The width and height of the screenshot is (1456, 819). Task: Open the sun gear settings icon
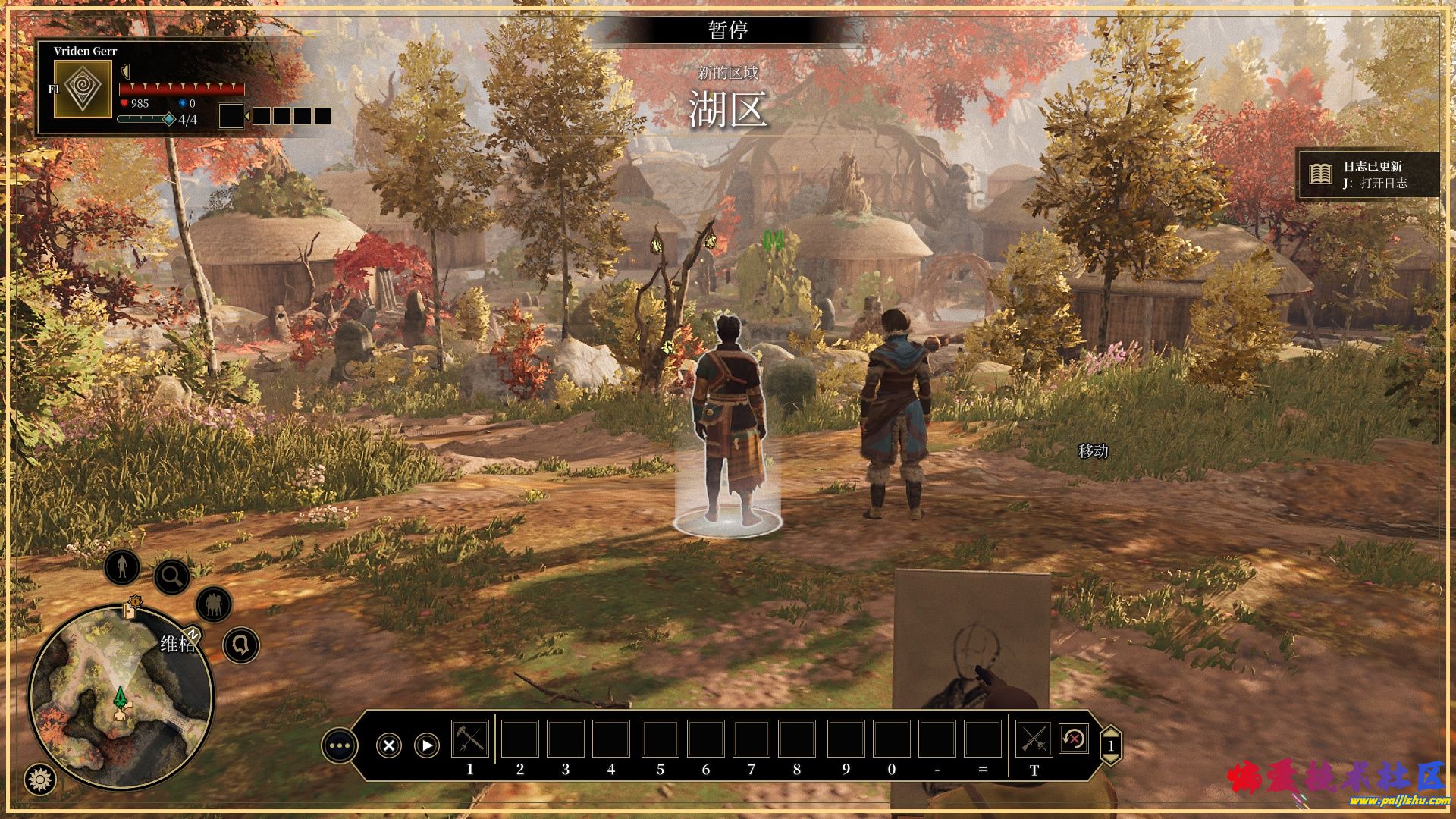click(x=39, y=778)
